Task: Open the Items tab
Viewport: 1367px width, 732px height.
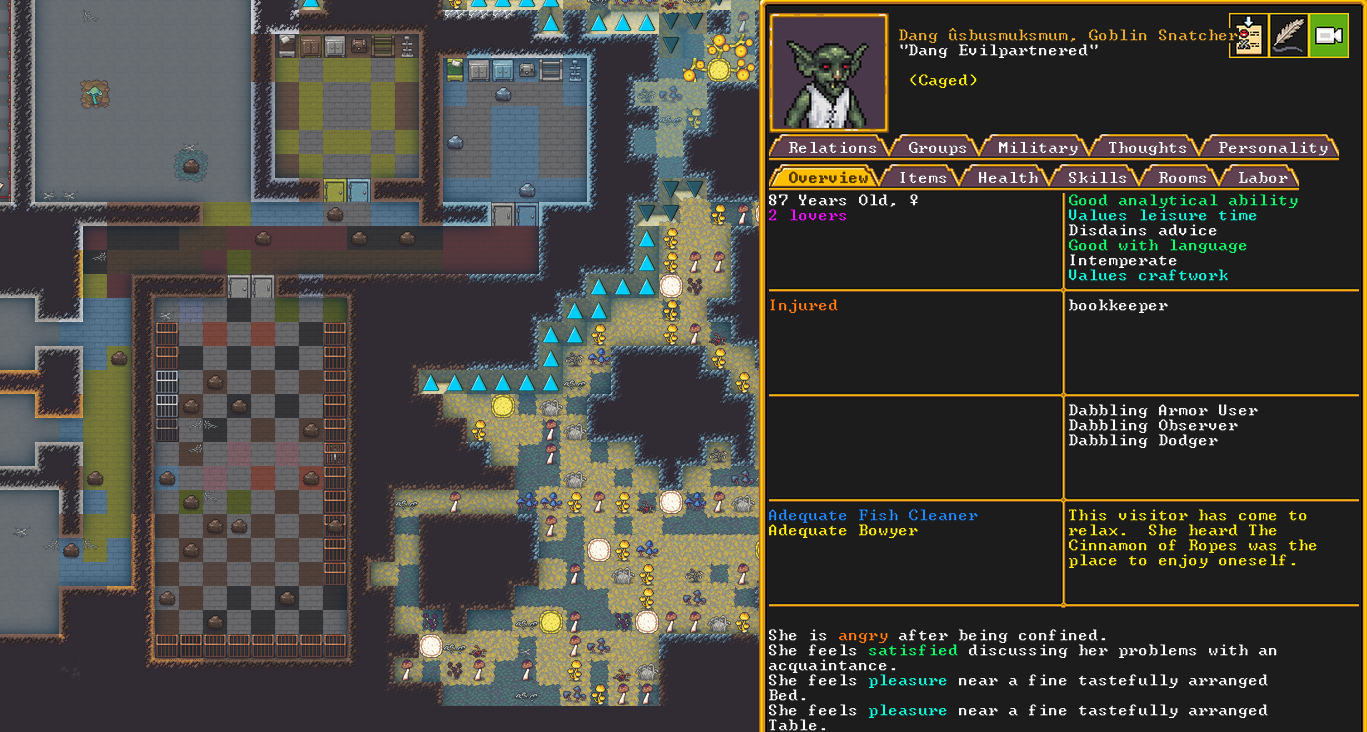Action: click(x=922, y=177)
